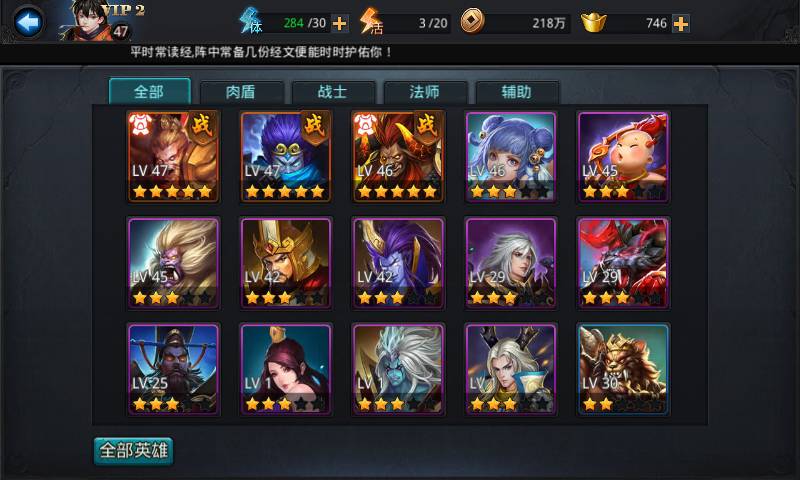Switch to the 全部 tab
This screenshot has height=480, width=800.
coord(148,92)
